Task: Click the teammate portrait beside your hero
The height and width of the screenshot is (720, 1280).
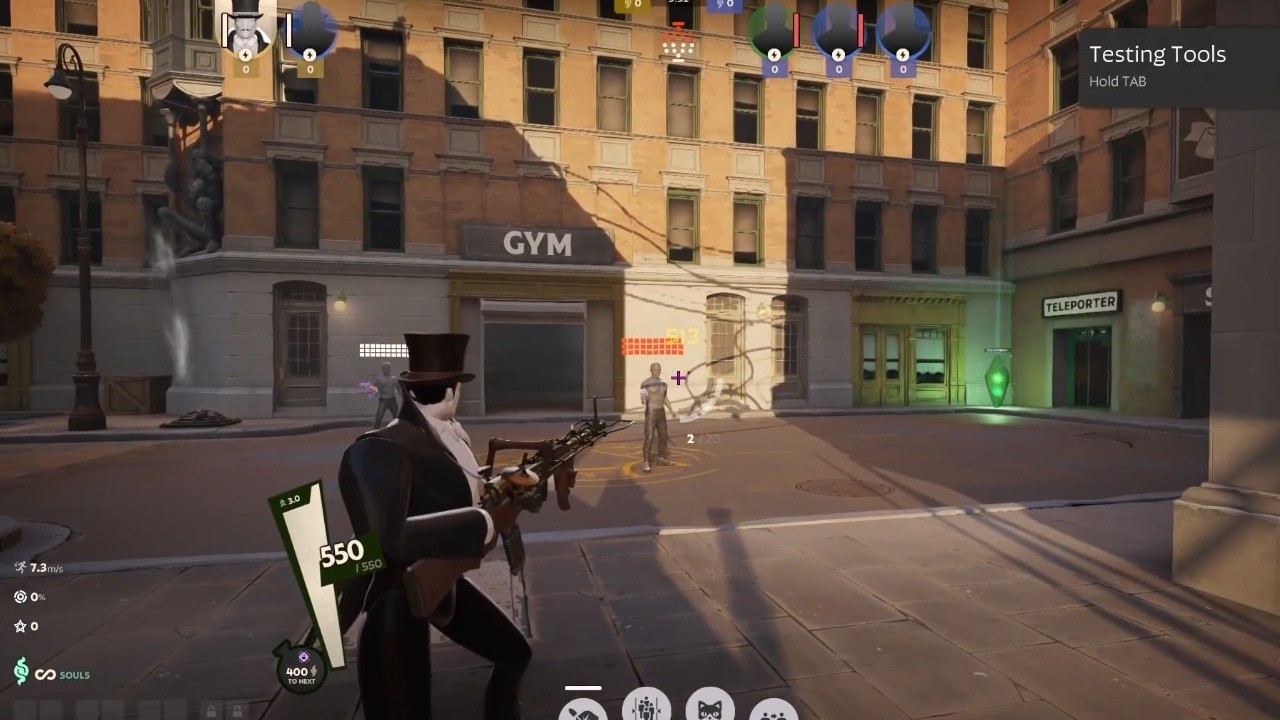Action: tap(310, 28)
